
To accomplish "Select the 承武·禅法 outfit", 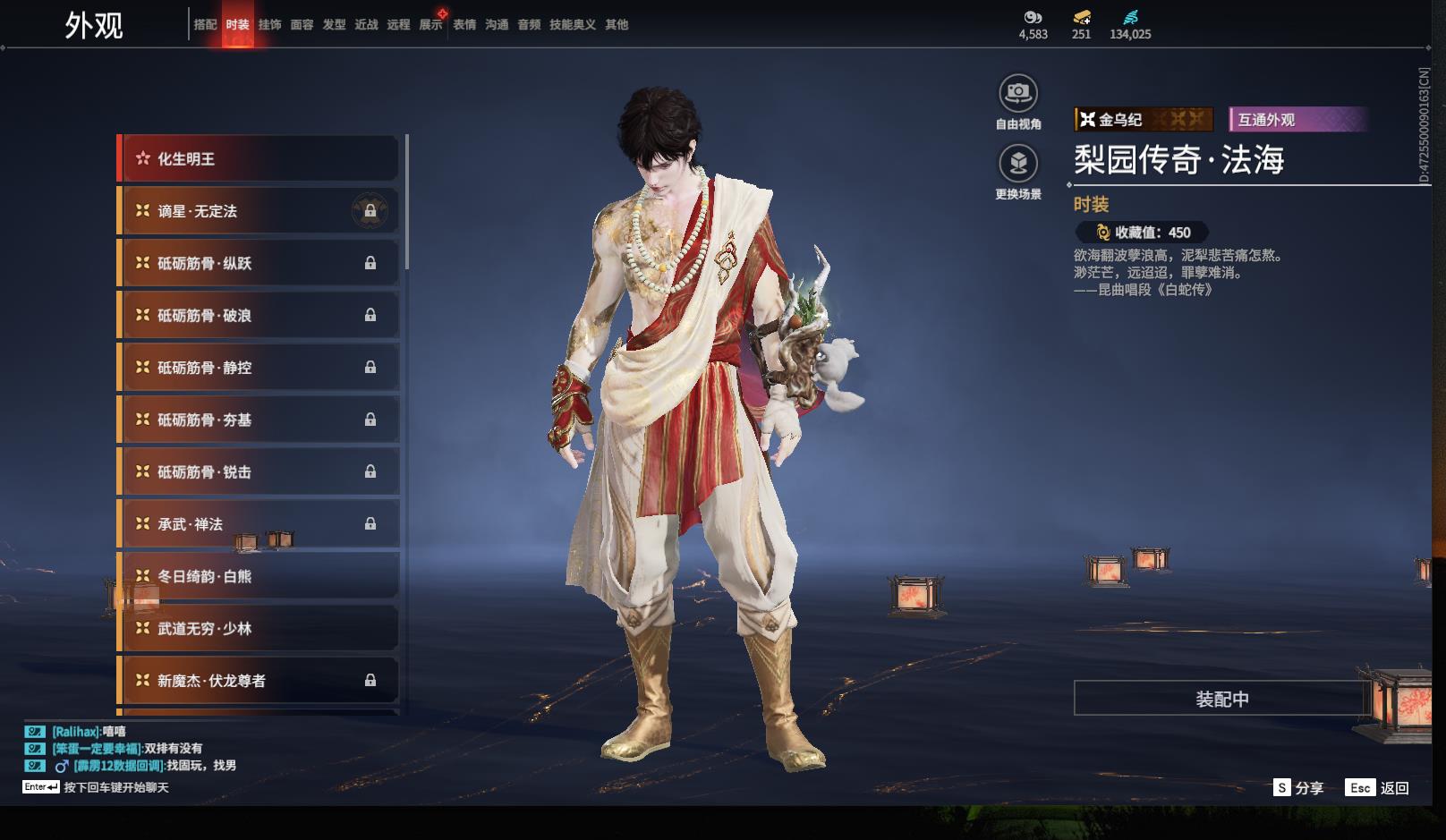I will coord(258,524).
